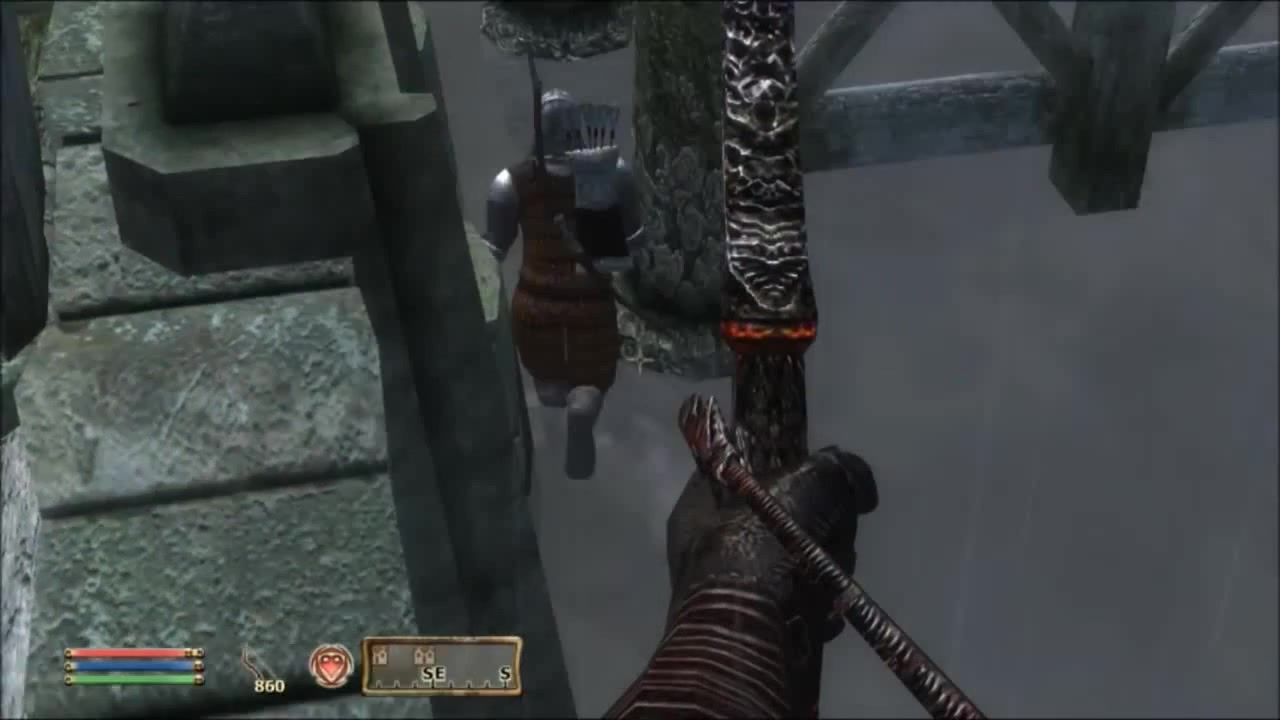Click the ammo count reading 860
This screenshot has width=1280, height=720.
click(268, 686)
